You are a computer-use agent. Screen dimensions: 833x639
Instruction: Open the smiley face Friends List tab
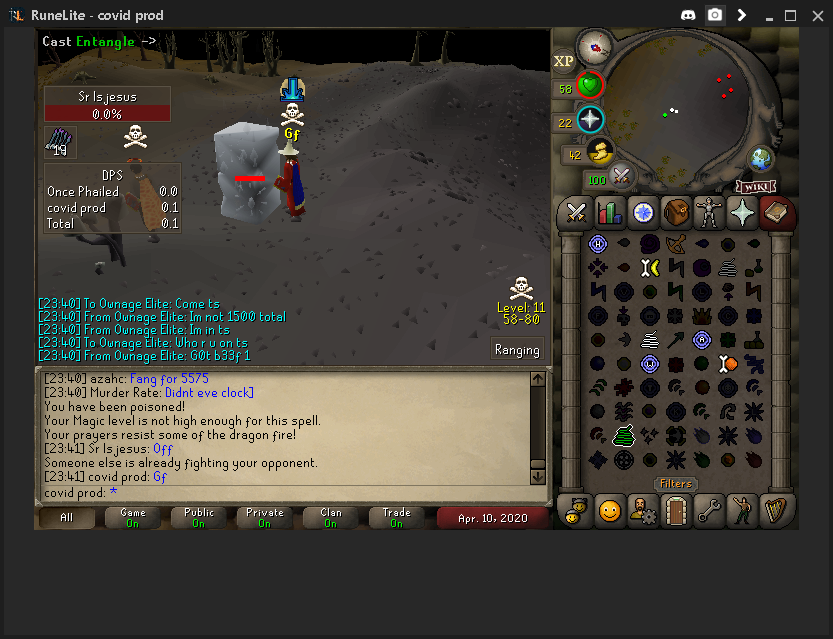(609, 511)
